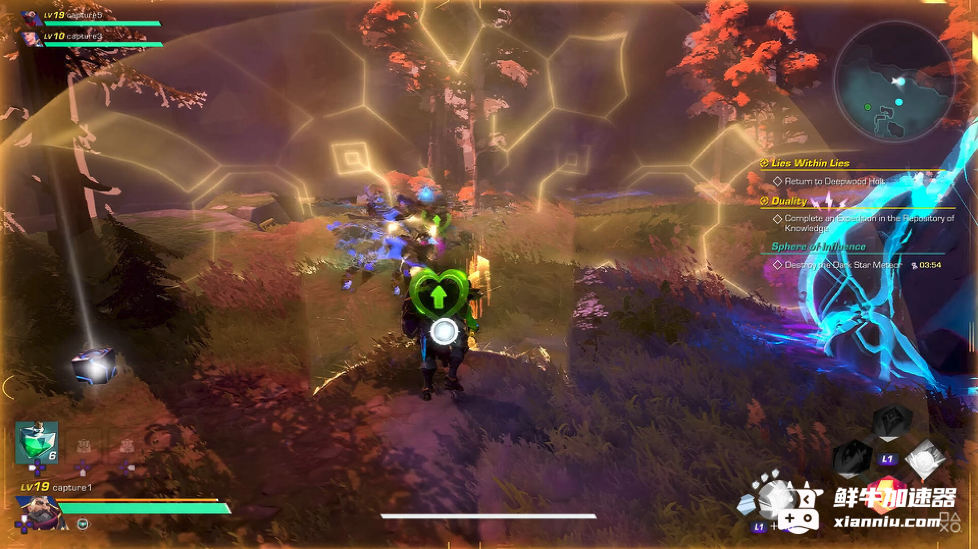Open the Lies Within Lies quest
This screenshot has width=978, height=549.
(x=810, y=164)
